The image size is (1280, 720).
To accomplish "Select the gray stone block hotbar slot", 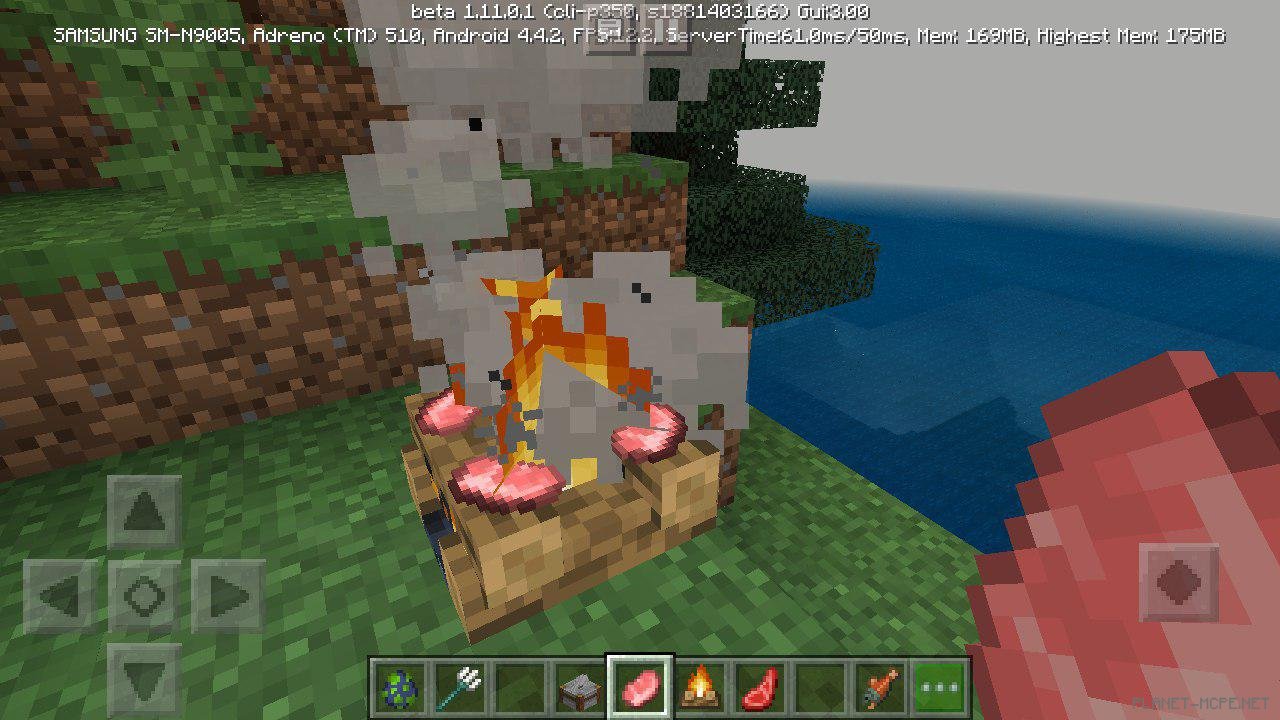I will [x=578, y=687].
